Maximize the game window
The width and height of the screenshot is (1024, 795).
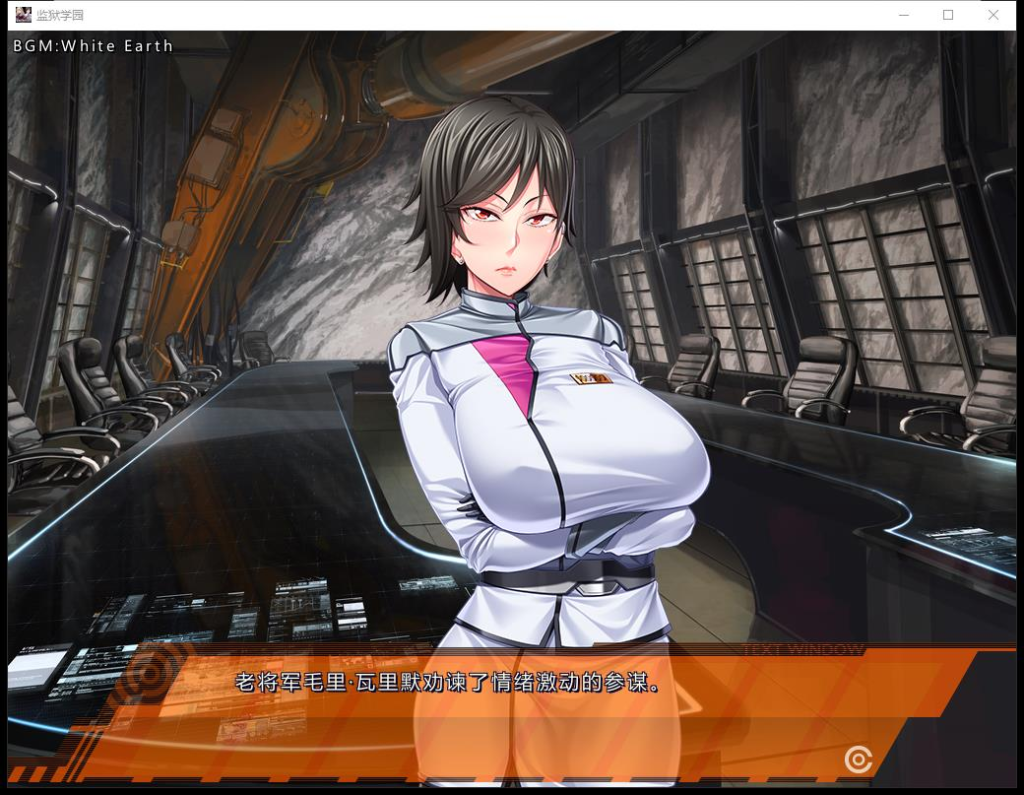948,15
